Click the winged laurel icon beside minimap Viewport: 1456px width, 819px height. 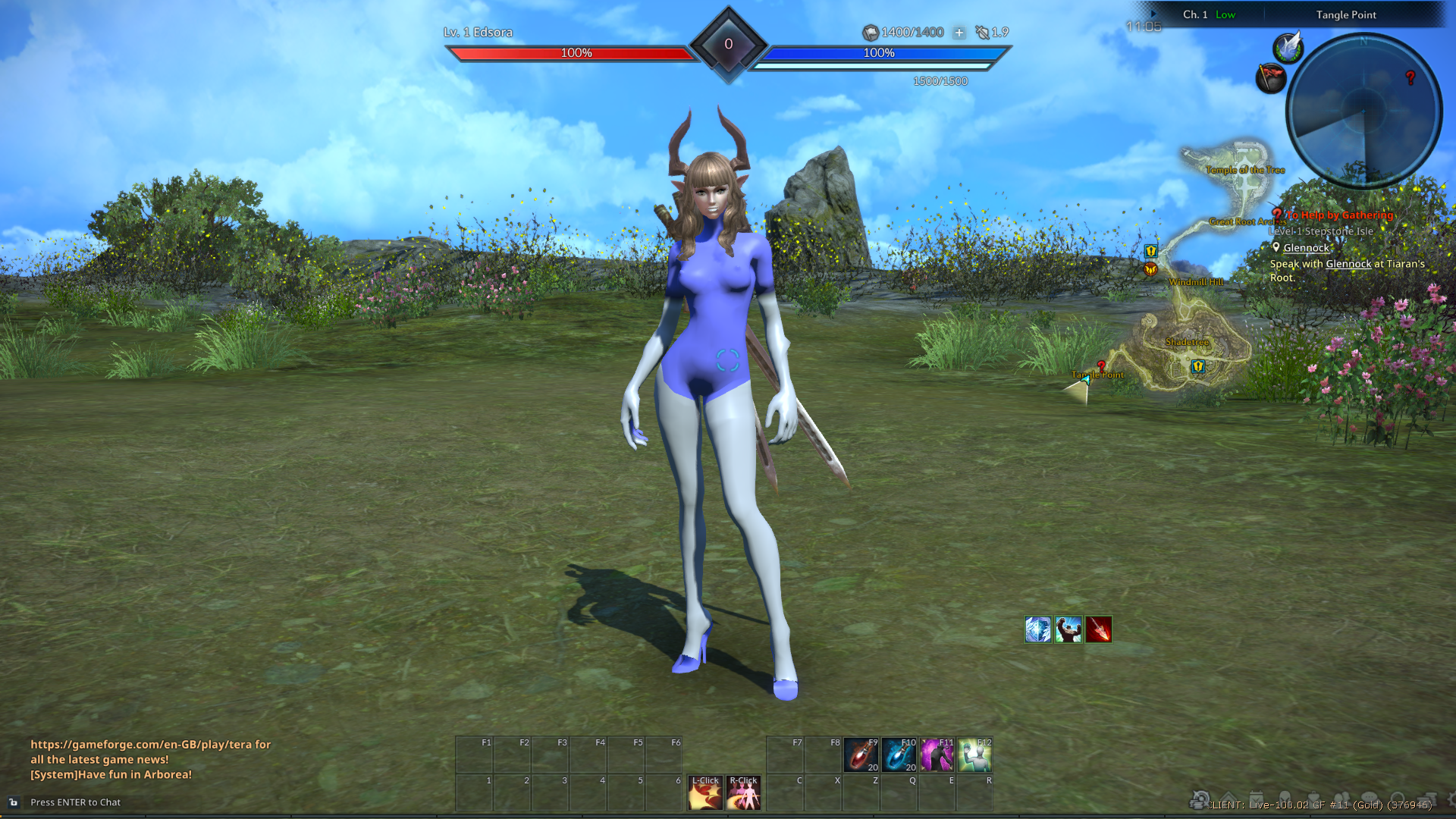1288,48
